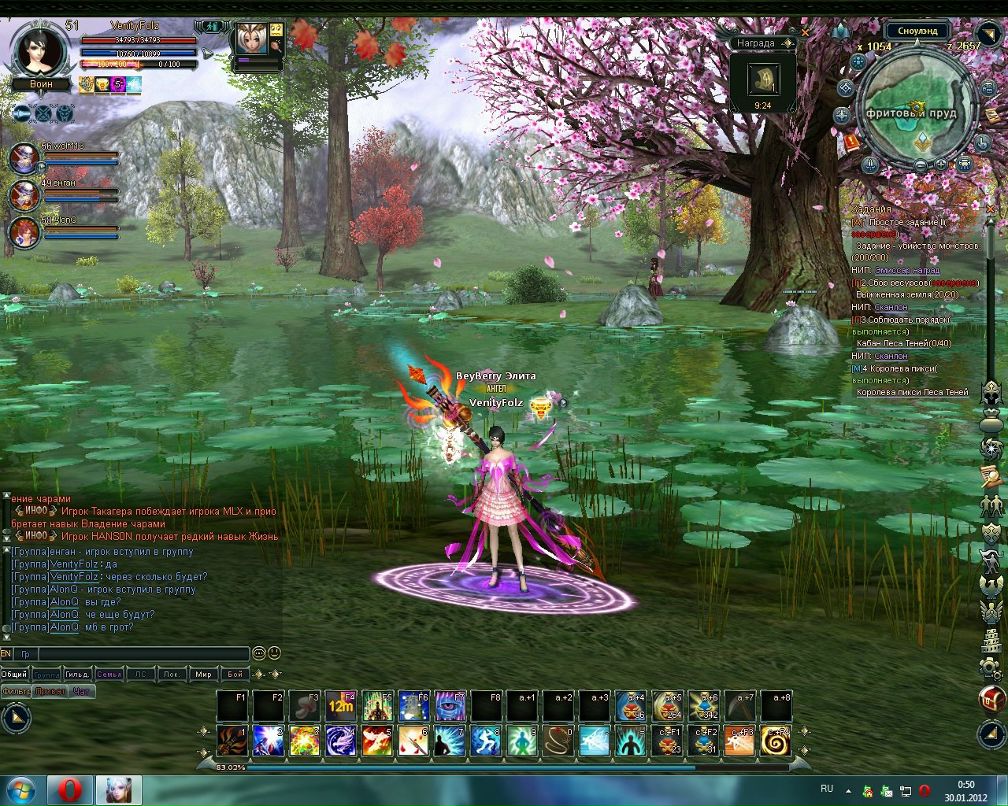Image resolution: width=1008 pixels, height=806 pixels.
Task: Switch to the Общий chat tab
Action: [x=15, y=674]
